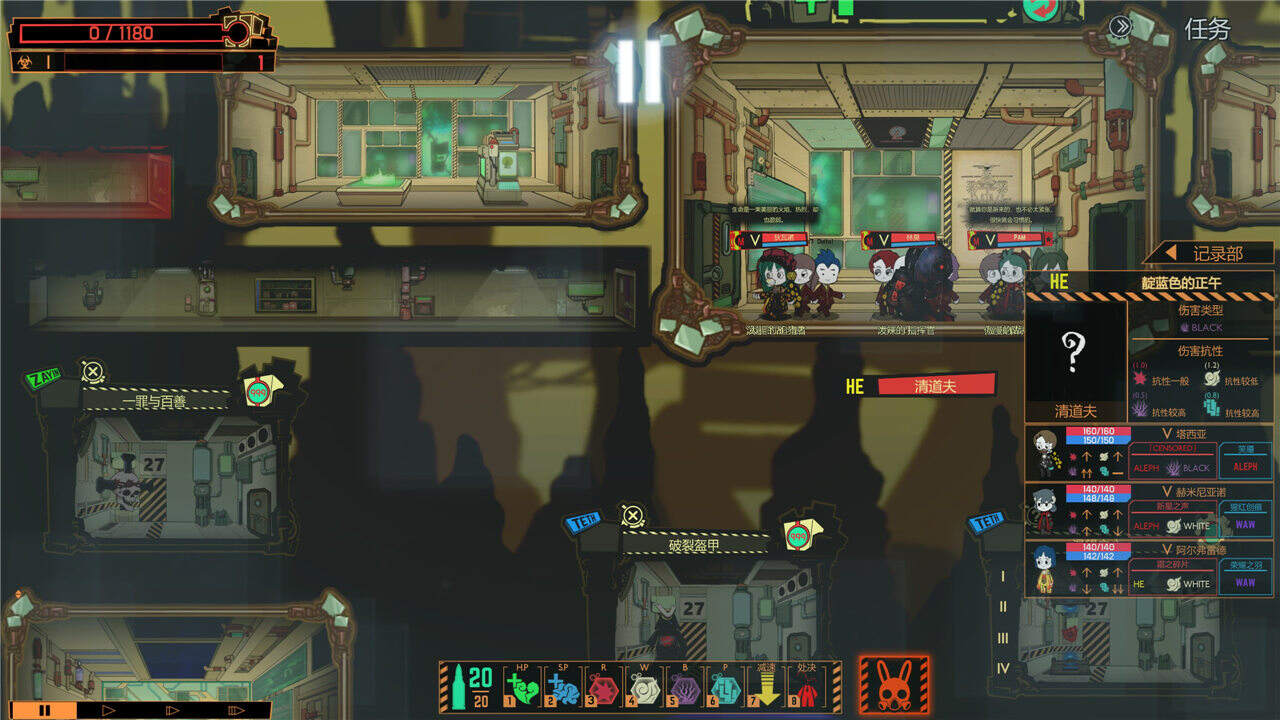Select the yellow slow-down arrow bullet
The height and width of the screenshot is (720, 1280).
pyautogui.click(x=766, y=687)
